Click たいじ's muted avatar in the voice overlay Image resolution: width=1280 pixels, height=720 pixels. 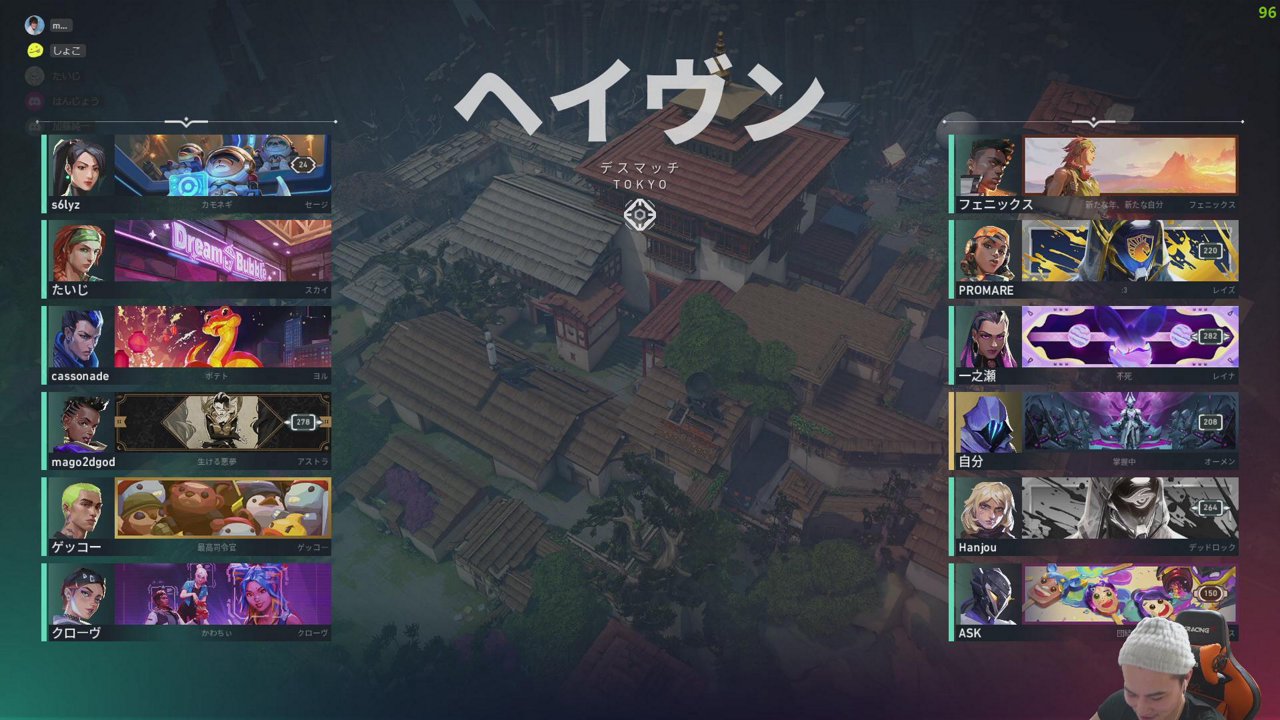(x=33, y=78)
